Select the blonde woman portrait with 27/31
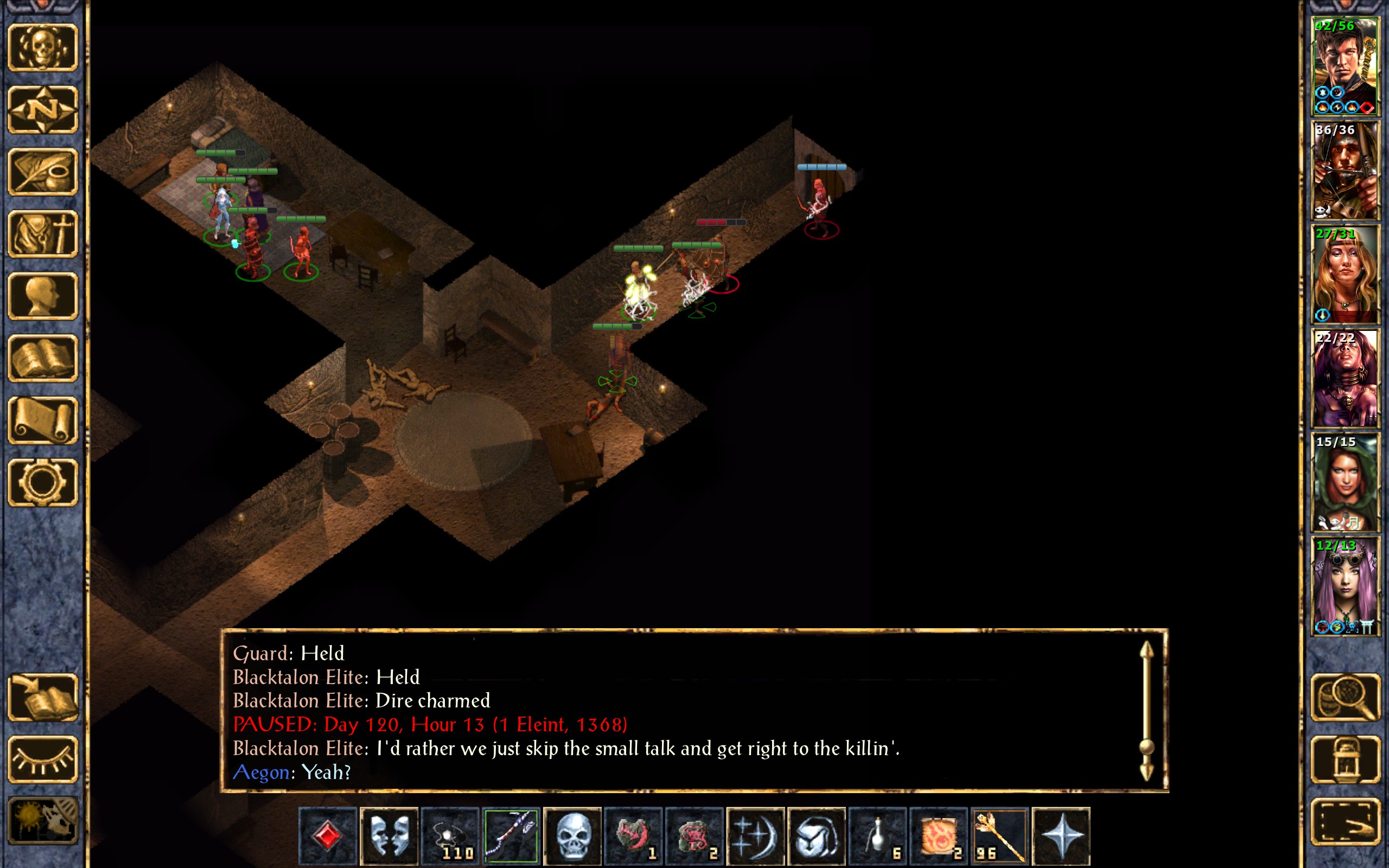Image resolution: width=1389 pixels, height=868 pixels. (x=1345, y=275)
